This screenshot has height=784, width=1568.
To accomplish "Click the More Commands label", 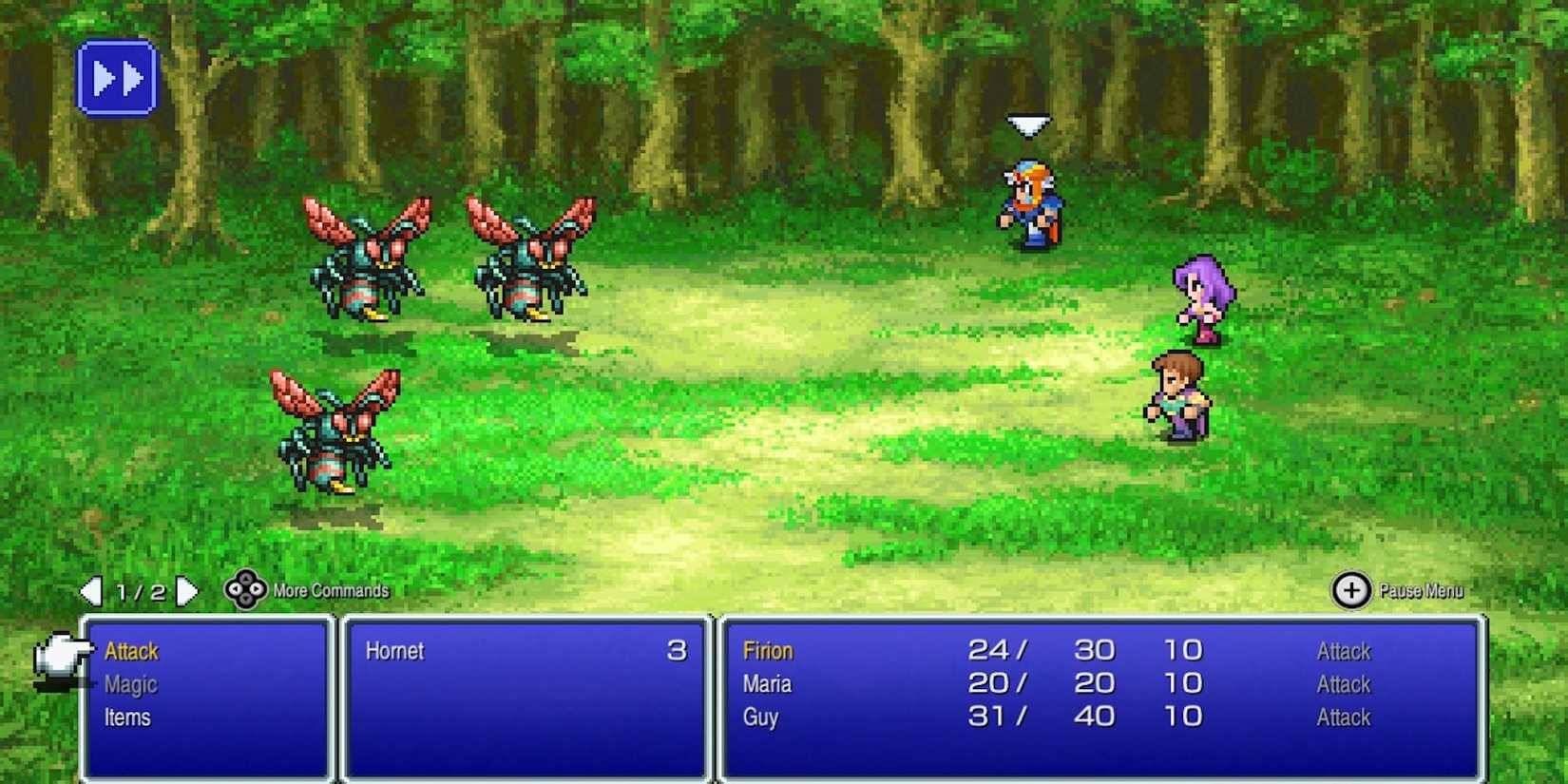I will click(x=329, y=591).
